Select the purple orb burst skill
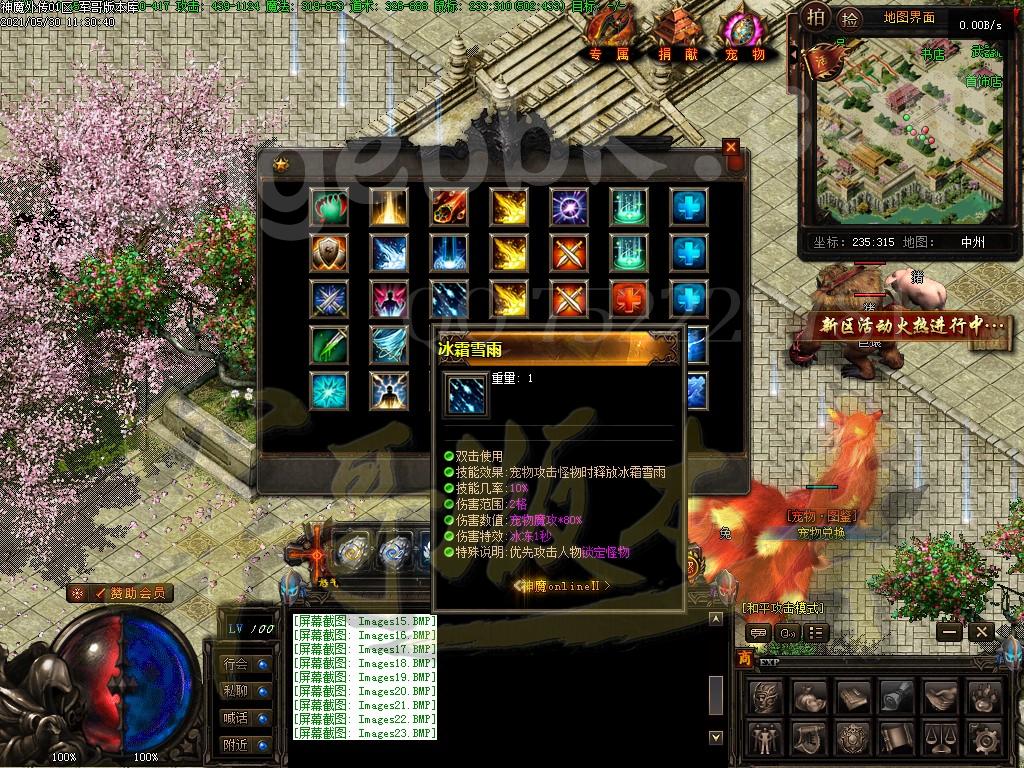The height and width of the screenshot is (768, 1024). 569,207
